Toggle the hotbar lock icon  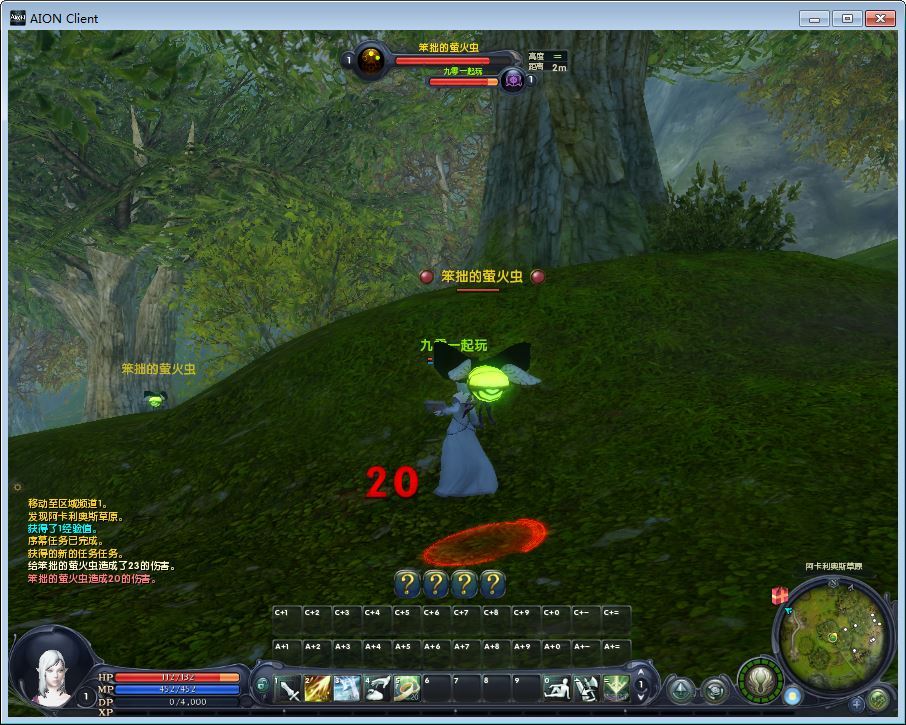[x=262, y=686]
